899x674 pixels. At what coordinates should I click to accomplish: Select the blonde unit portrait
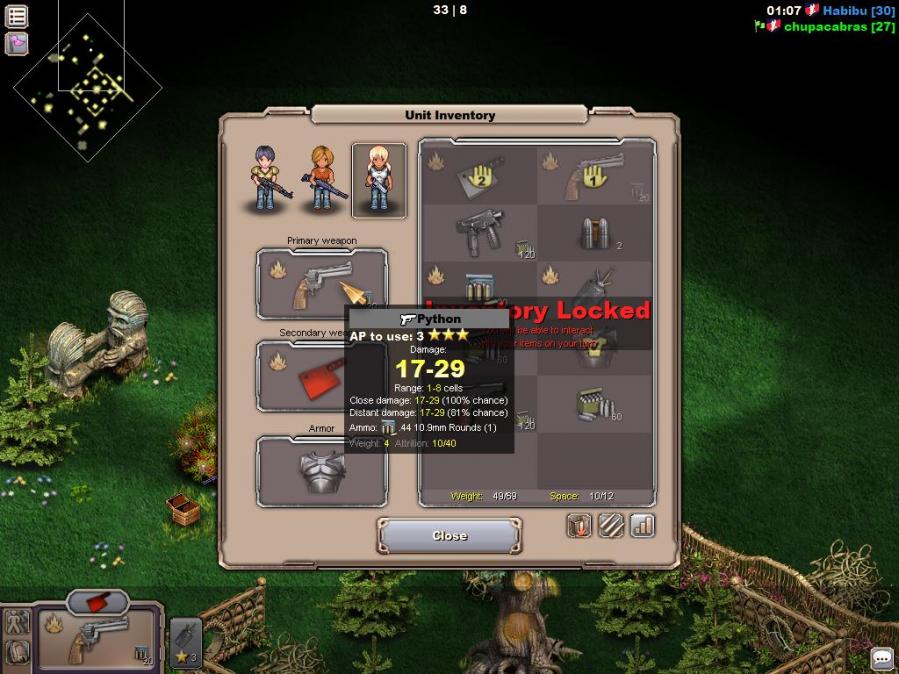(379, 180)
